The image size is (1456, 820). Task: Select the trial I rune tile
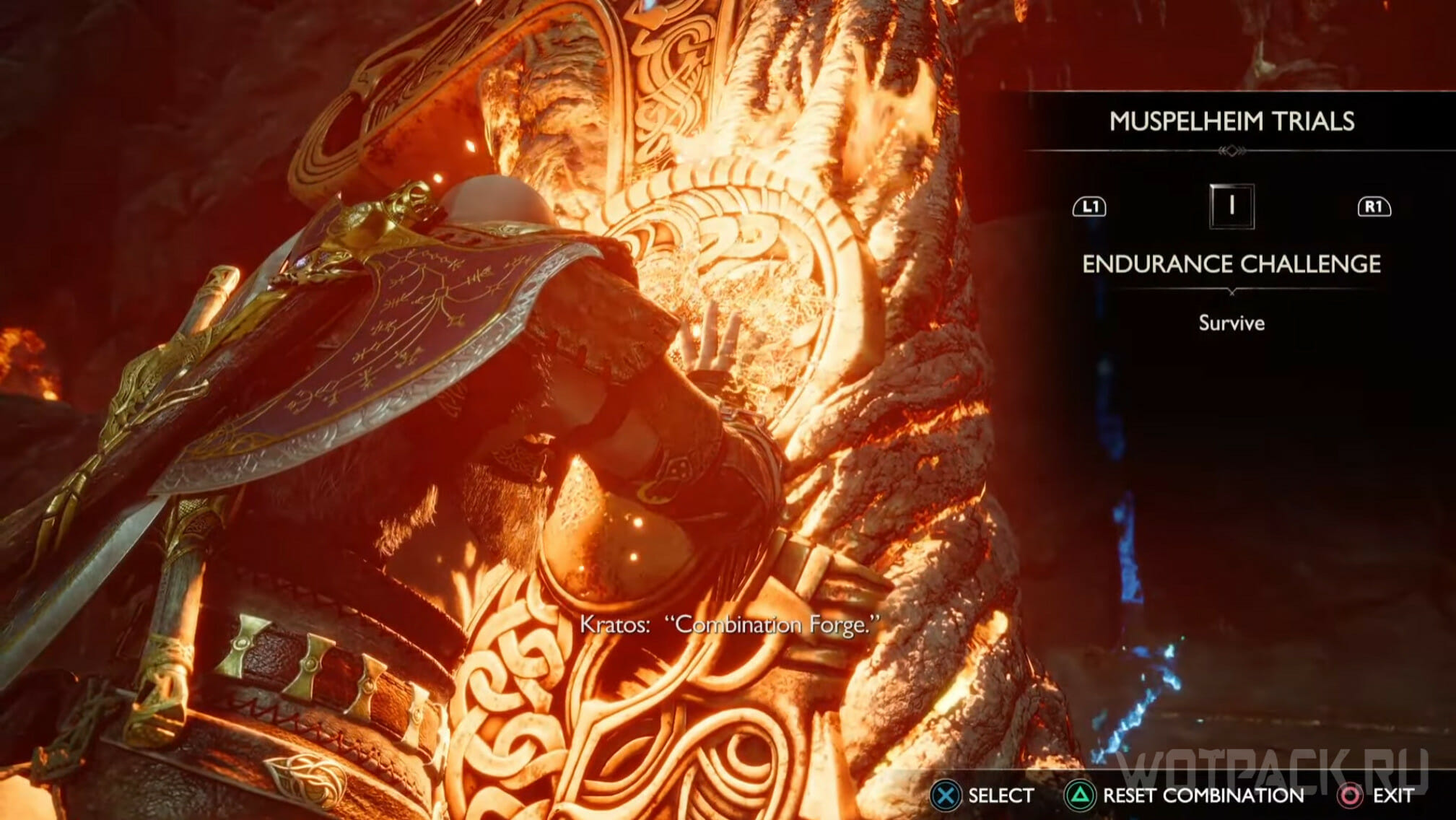[x=1232, y=206]
